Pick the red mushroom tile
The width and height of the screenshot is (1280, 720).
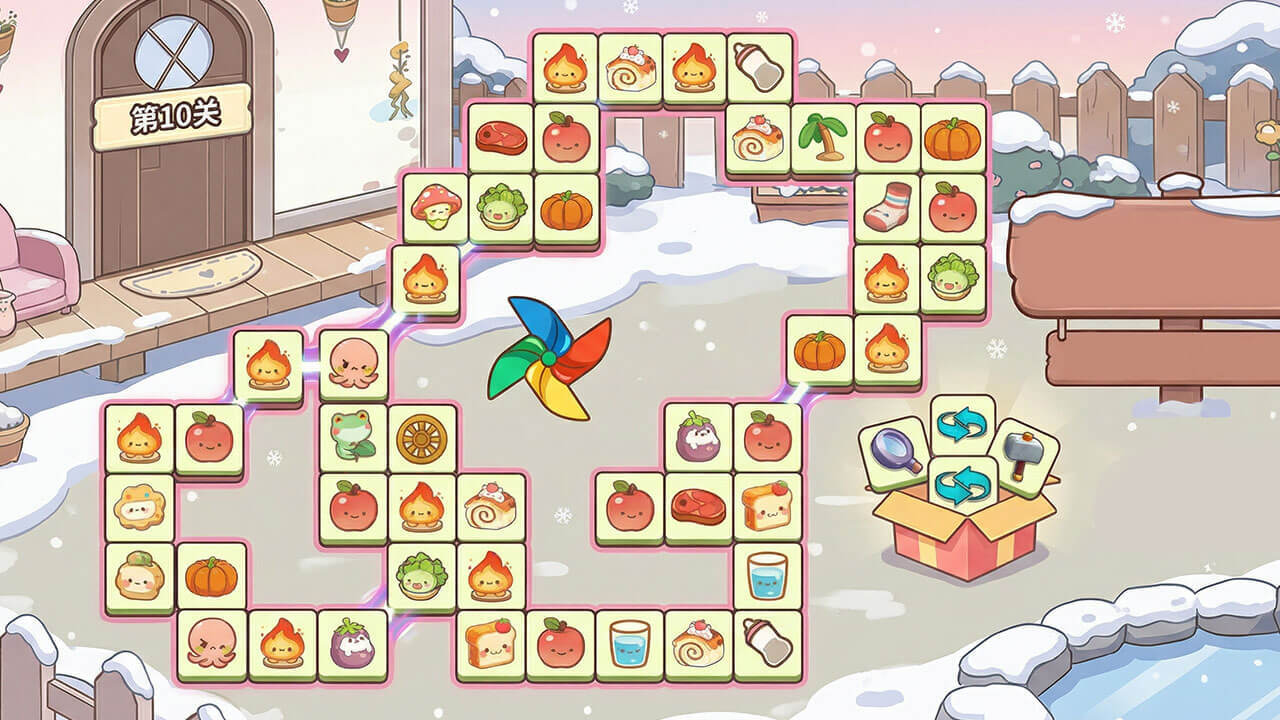coord(436,207)
